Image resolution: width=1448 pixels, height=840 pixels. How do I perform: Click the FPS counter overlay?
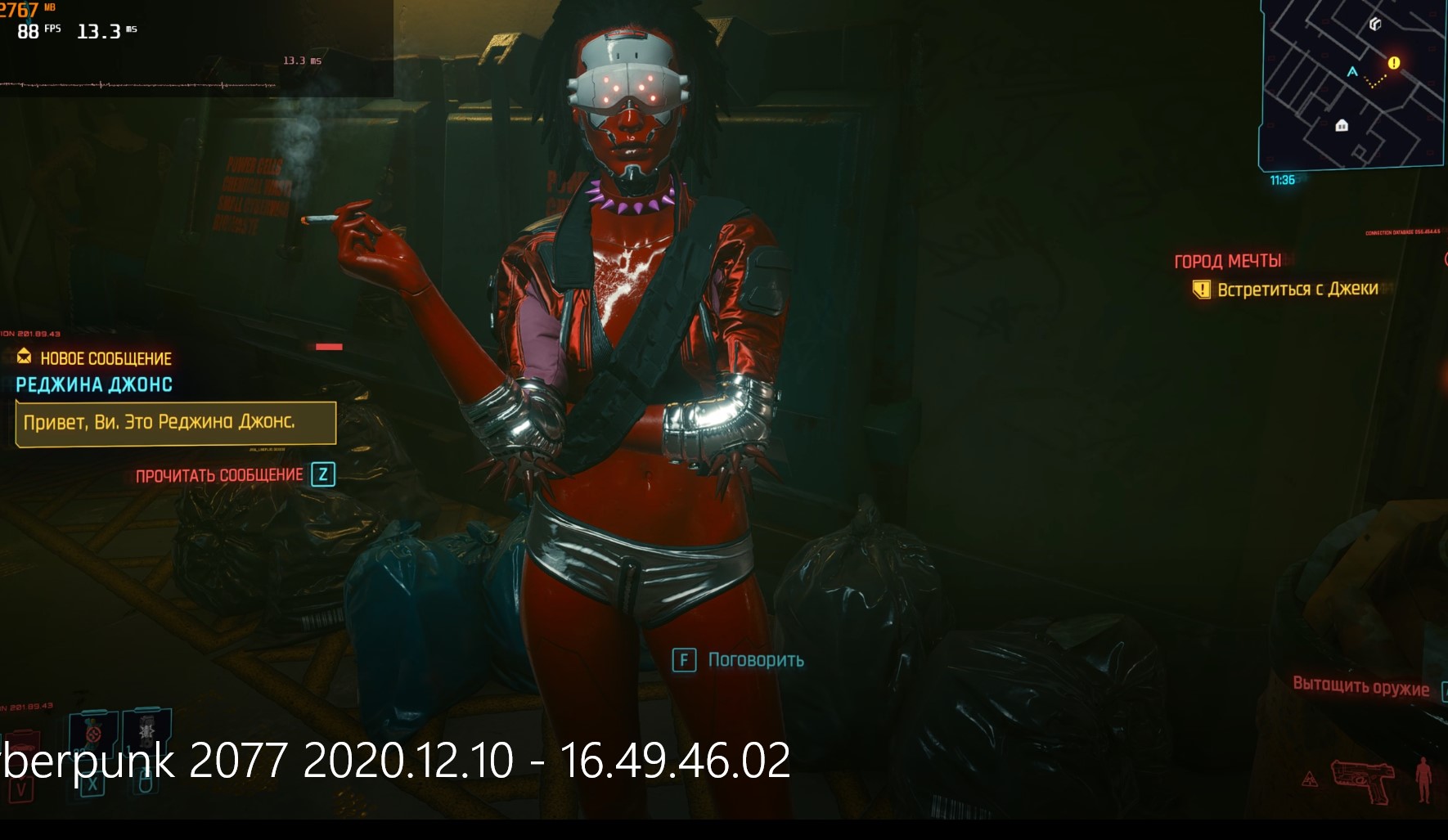click(x=38, y=31)
